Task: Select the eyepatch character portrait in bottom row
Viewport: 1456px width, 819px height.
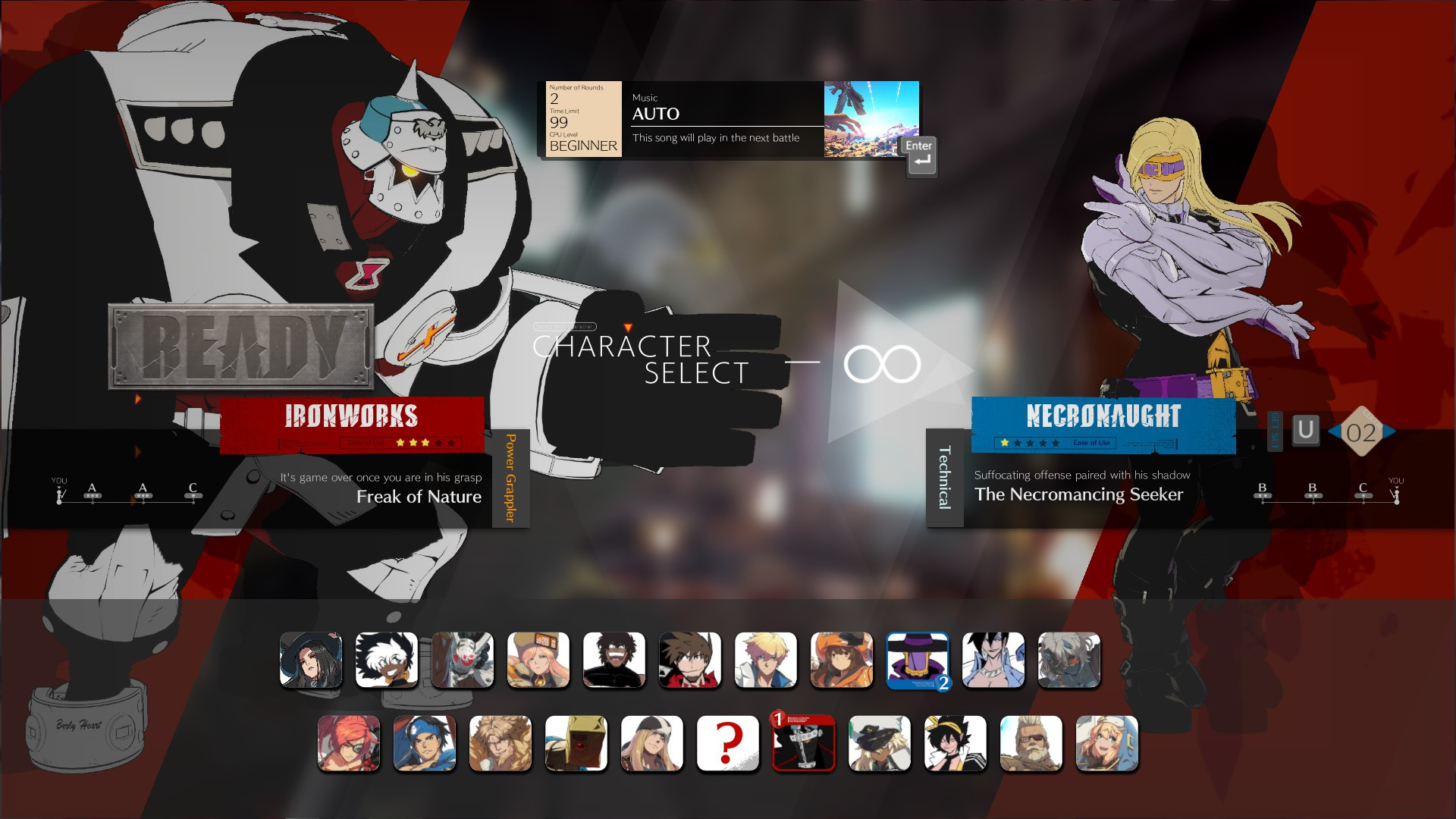Action: pos(349,744)
